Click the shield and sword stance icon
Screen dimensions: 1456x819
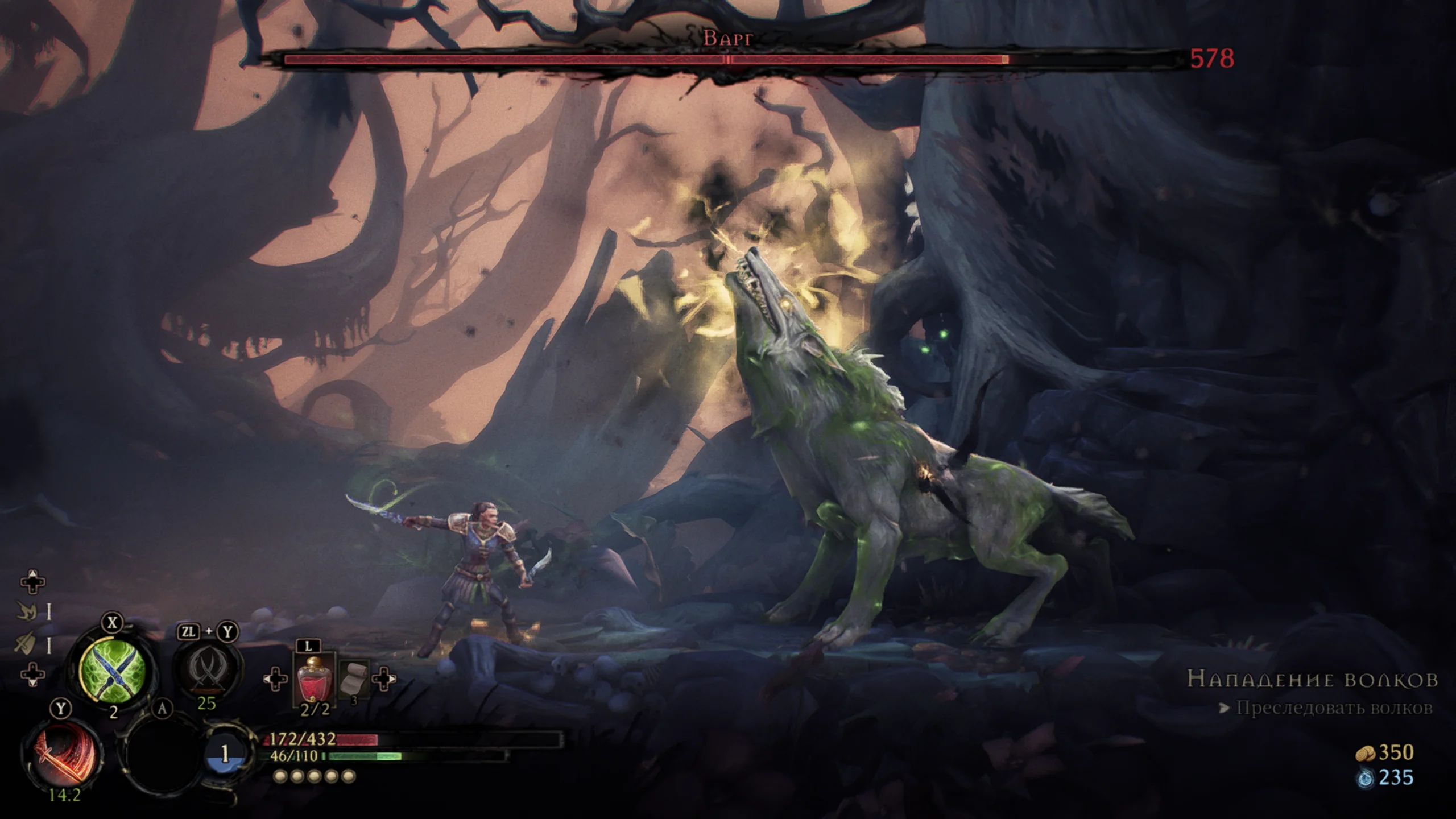point(26,644)
